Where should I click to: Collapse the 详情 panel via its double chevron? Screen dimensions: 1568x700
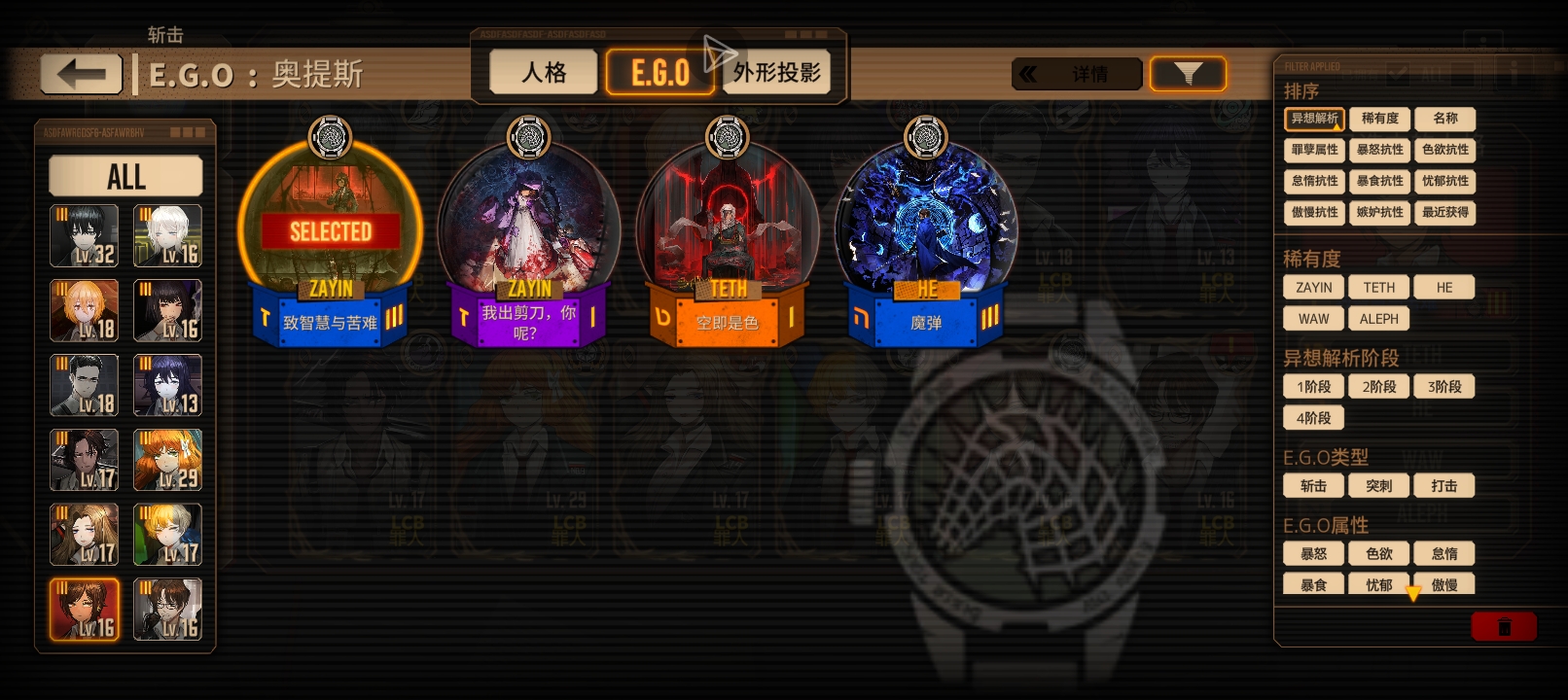(x=1030, y=73)
